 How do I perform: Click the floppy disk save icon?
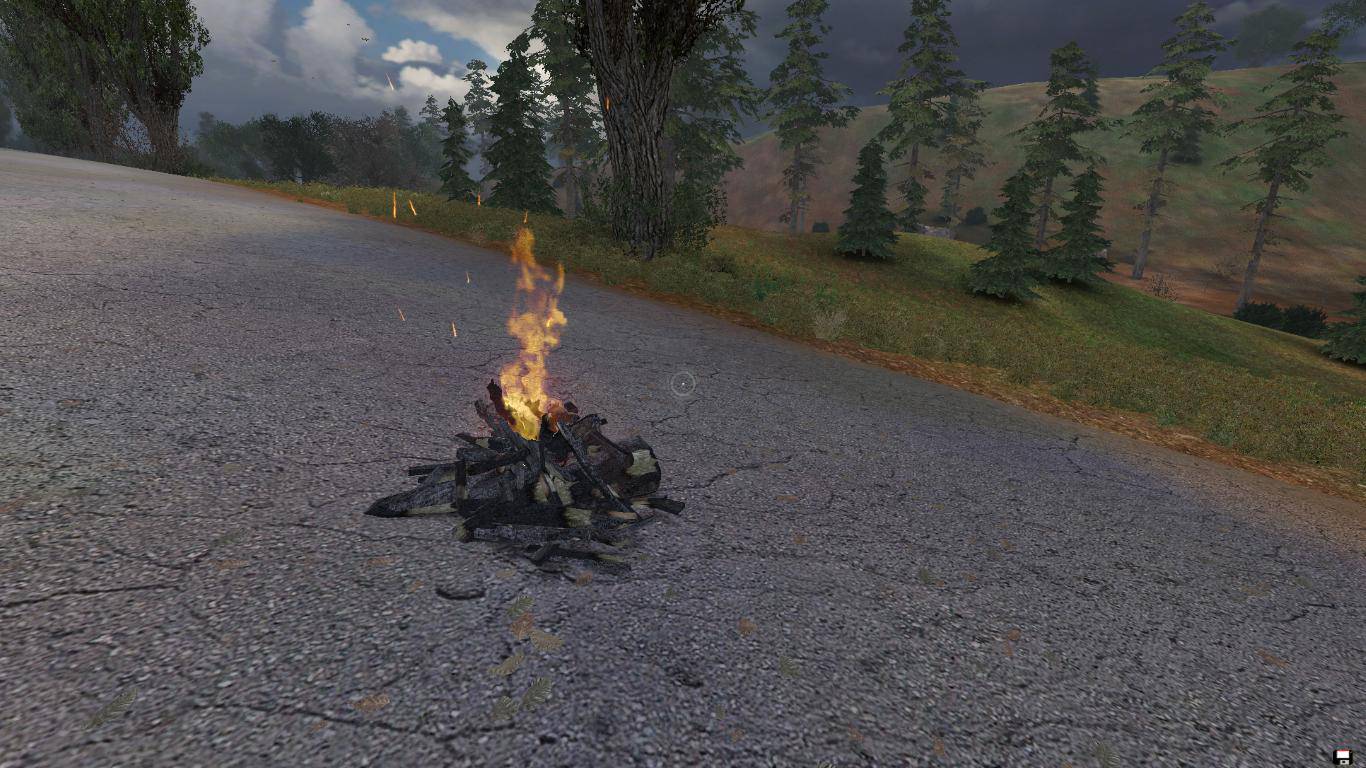(x=1342, y=756)
